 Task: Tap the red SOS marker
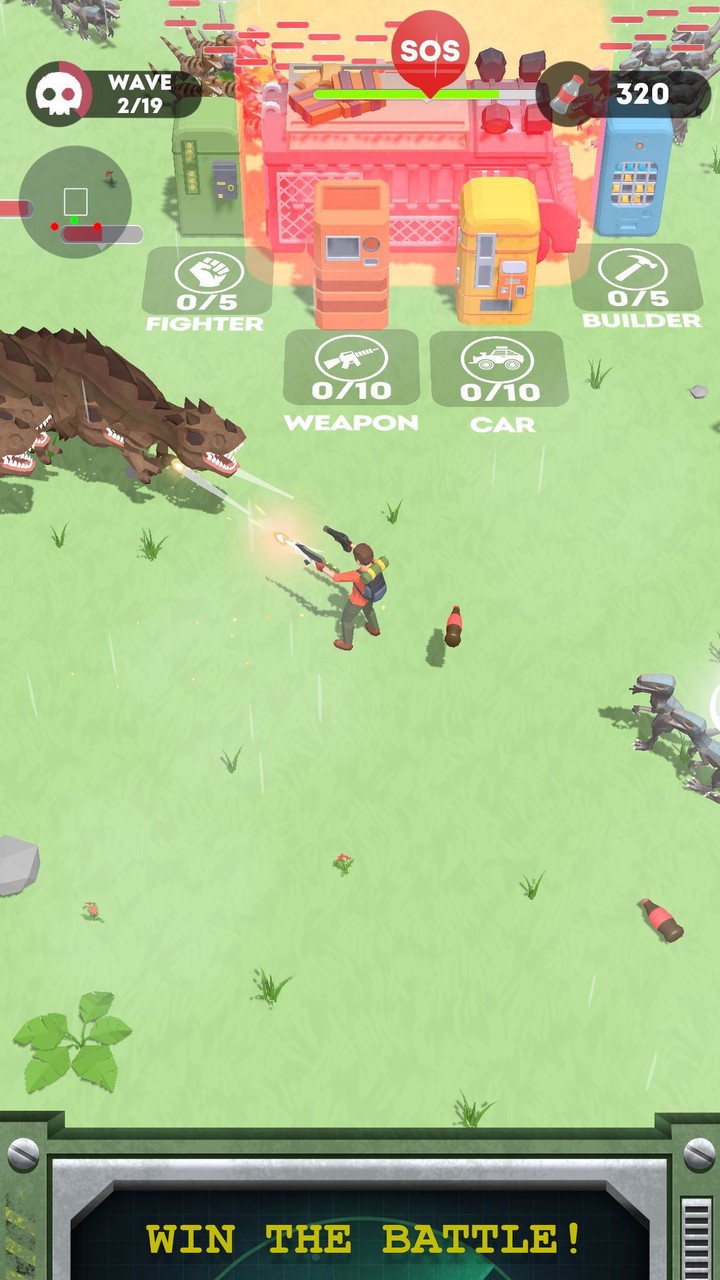click(x=430, y=52)
